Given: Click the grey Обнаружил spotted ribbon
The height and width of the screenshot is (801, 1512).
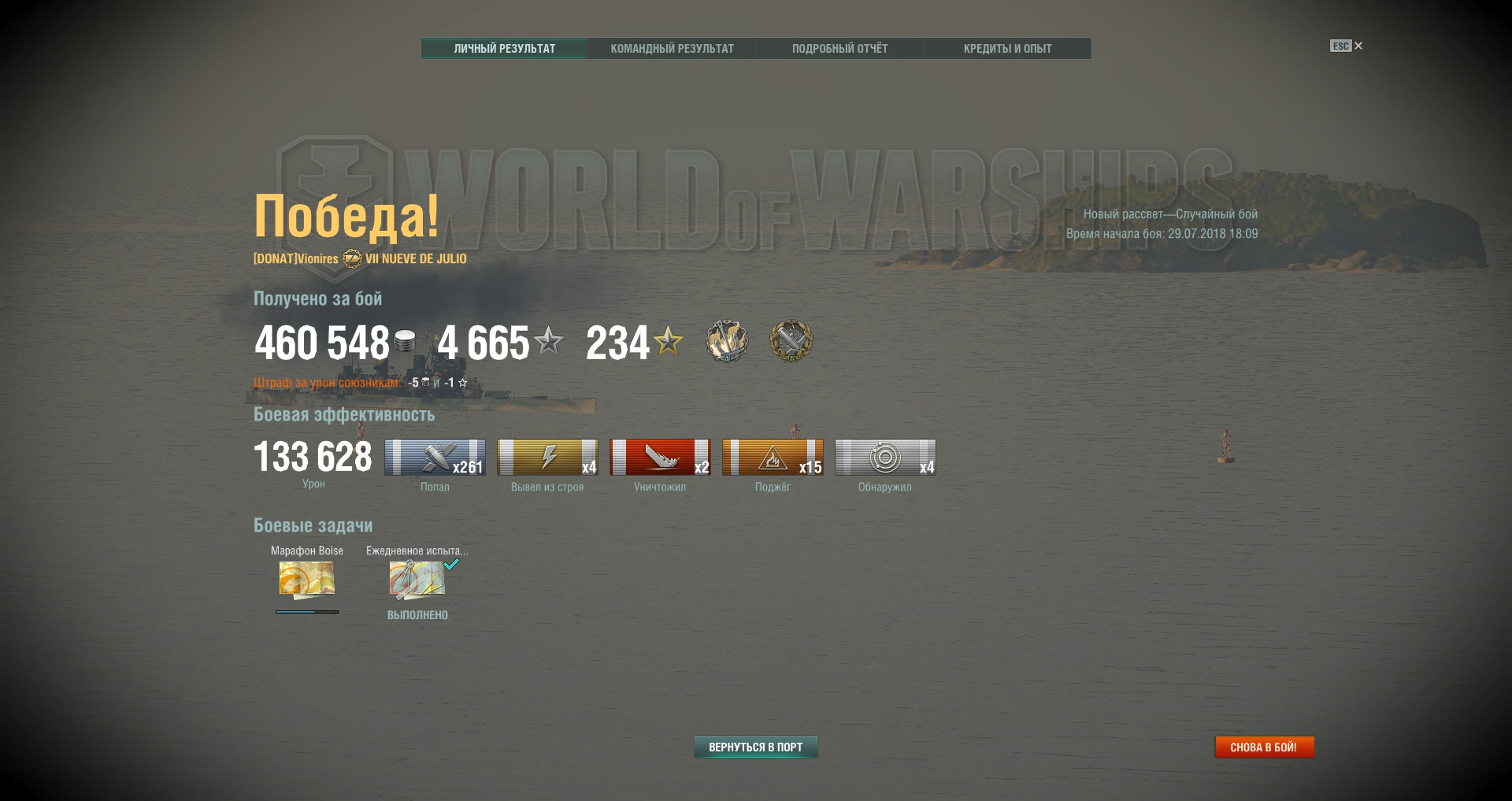Looking at the screenshot, I should 885,458.
